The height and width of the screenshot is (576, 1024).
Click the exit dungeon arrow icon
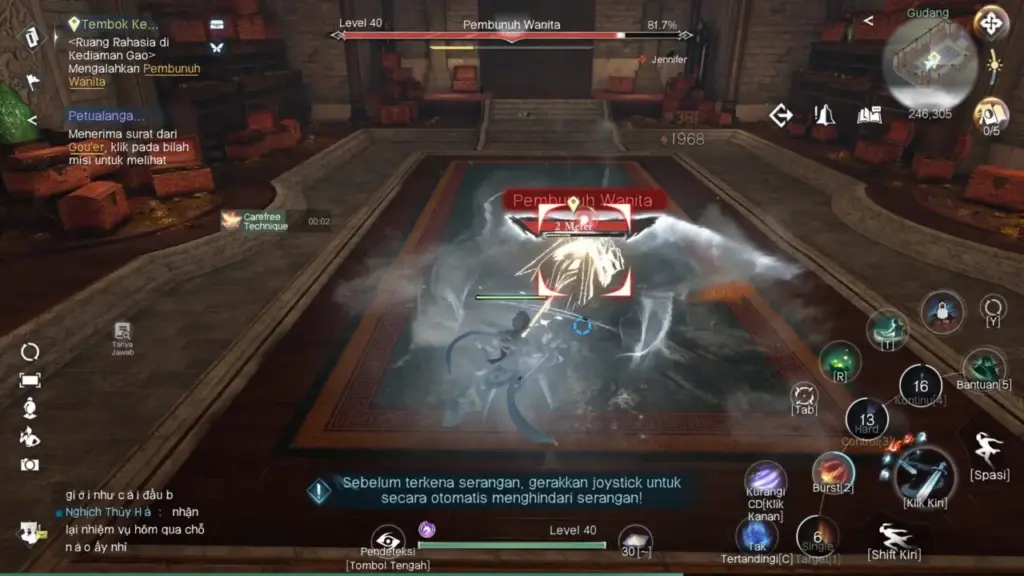[781, 115]
